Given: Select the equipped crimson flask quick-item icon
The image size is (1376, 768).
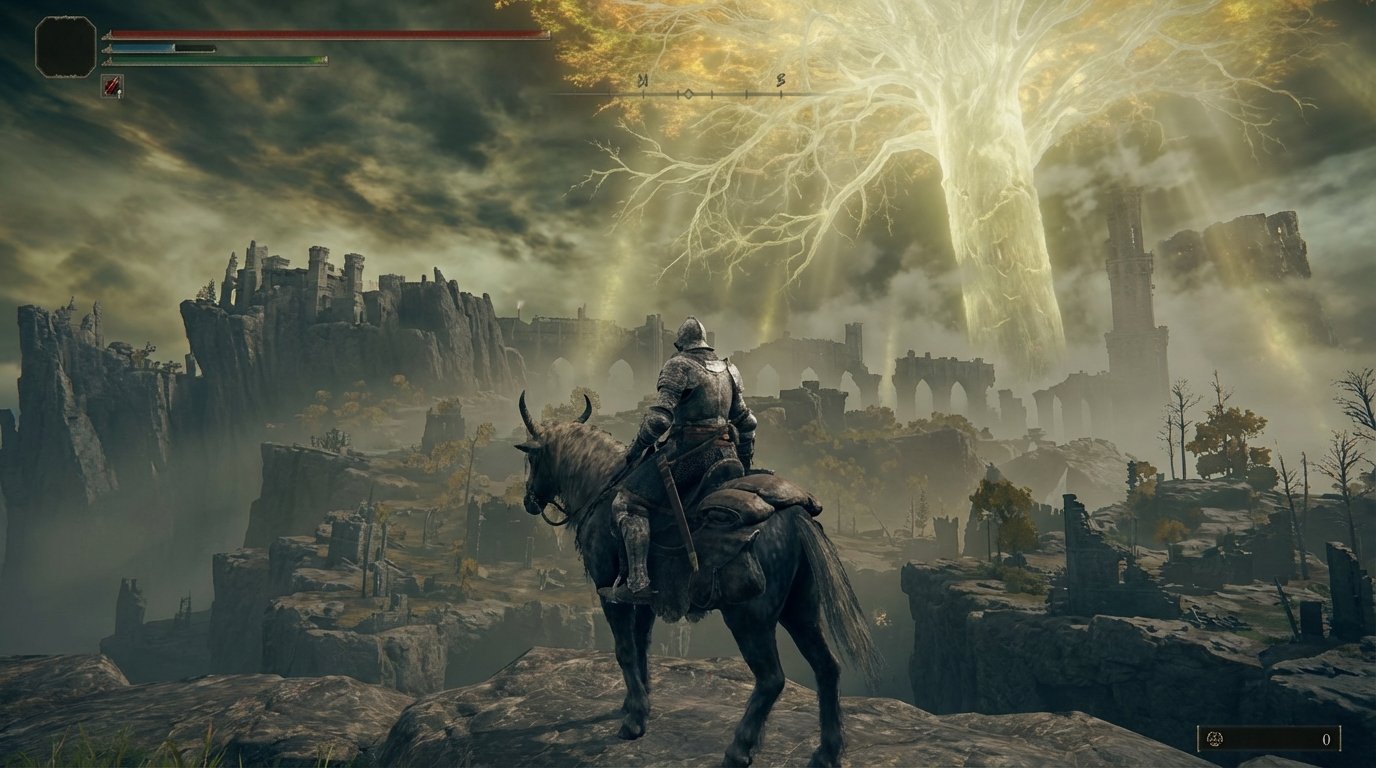Looking at the screenshot, I should pyautogui.click(x=112, y=86).
